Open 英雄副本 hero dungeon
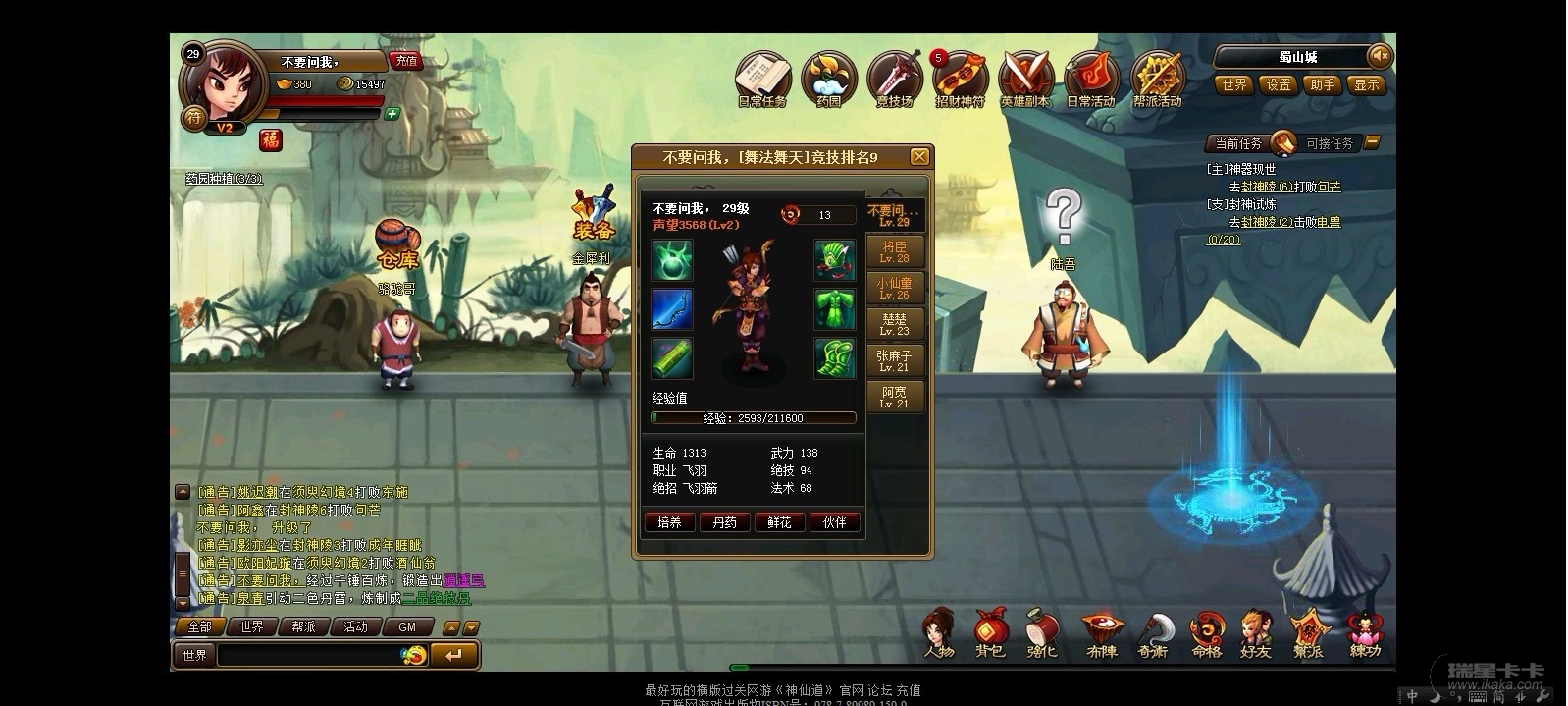Screen dimensions: 1568x706 tap(1024, 77)
